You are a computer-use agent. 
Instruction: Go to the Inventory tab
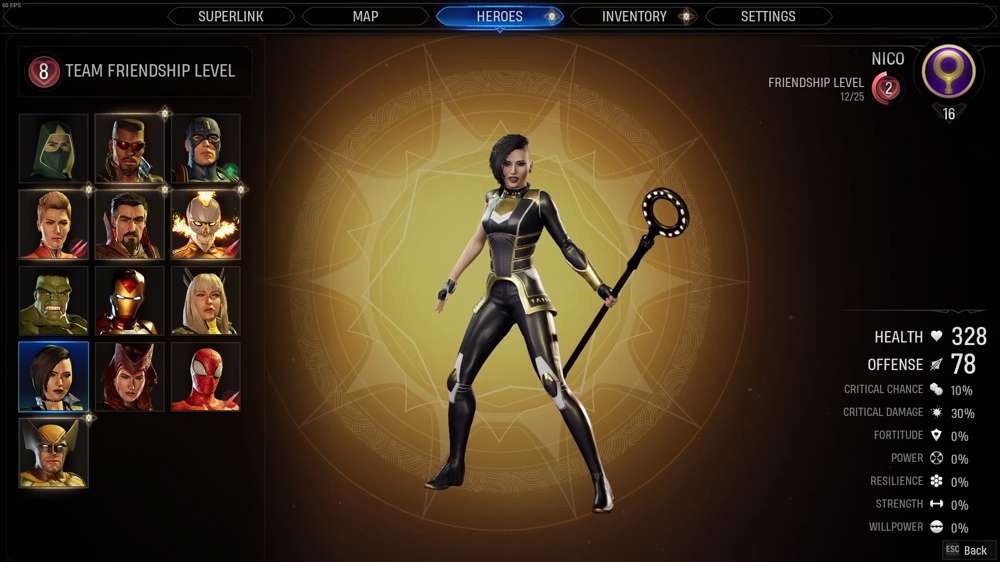[634, 17]
